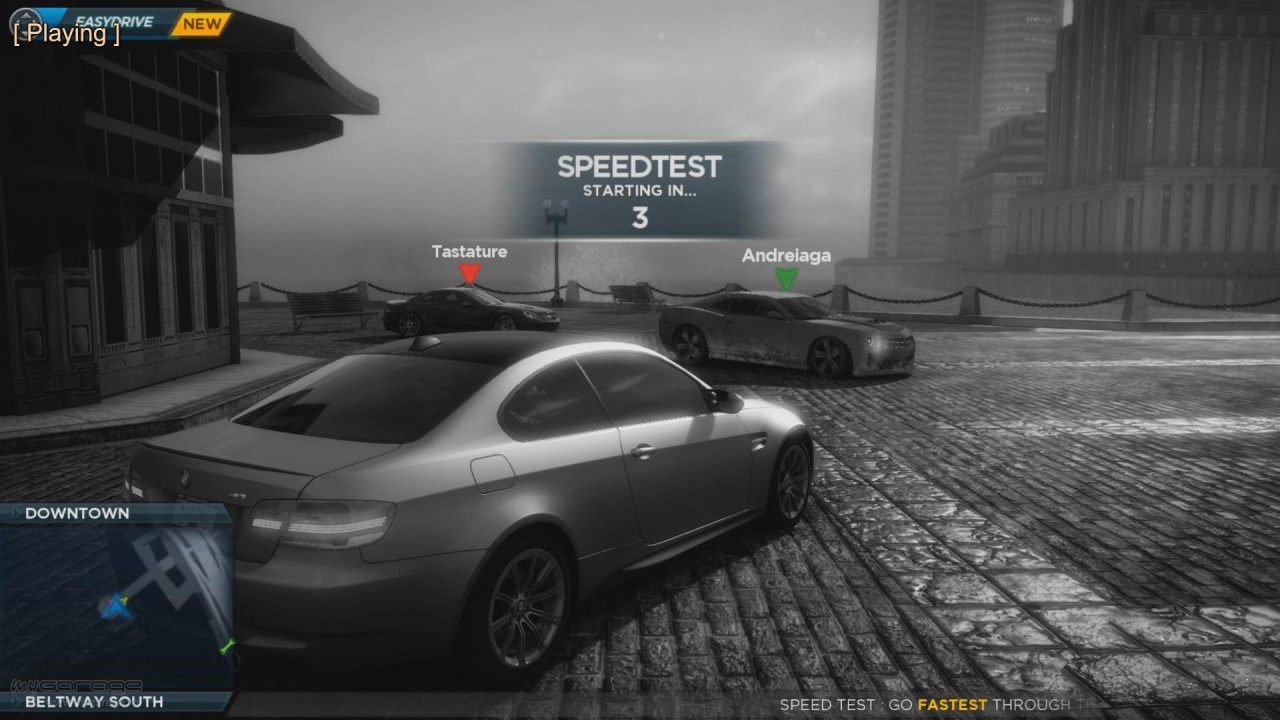This screenshot has height=720, width=1280.
Task: Expand the DOWNTOWN header chevron
Action: pyautogui.click(x=16, y=513)
